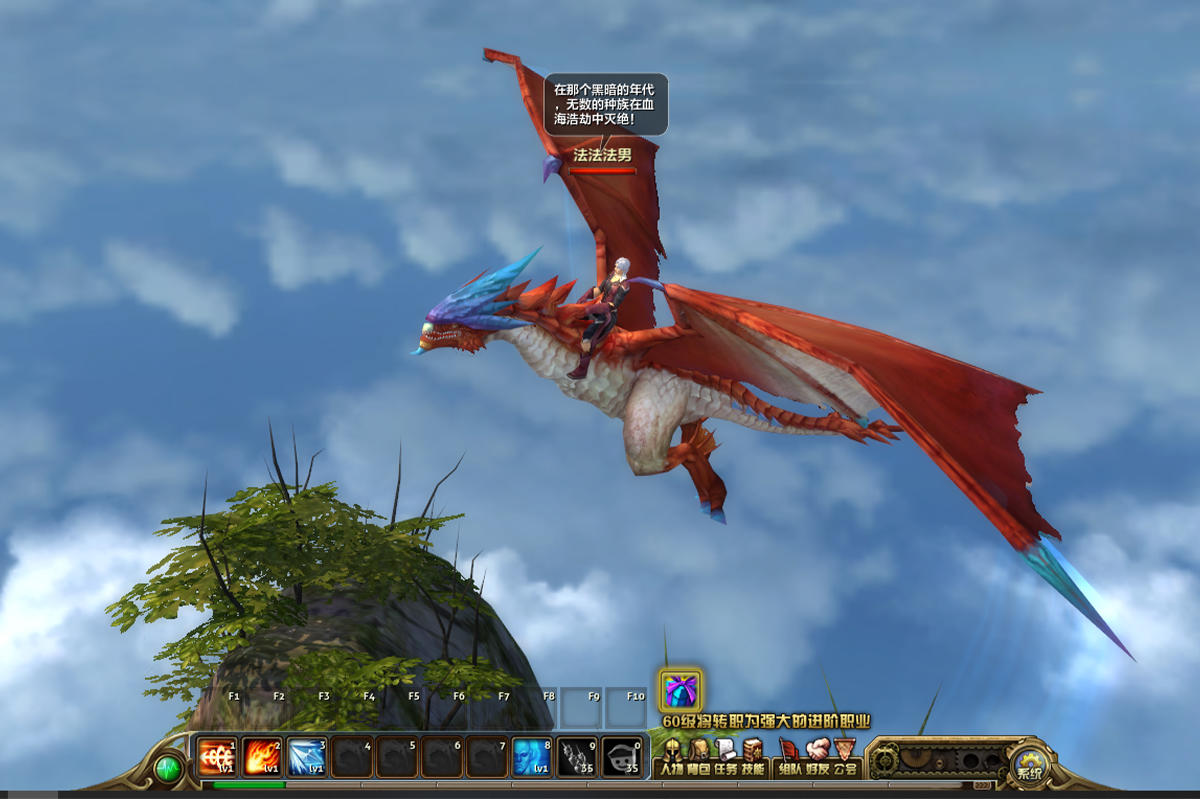Show the 任务 quest log
Screen dimensions: 1200x799
(x=726, y=756)
